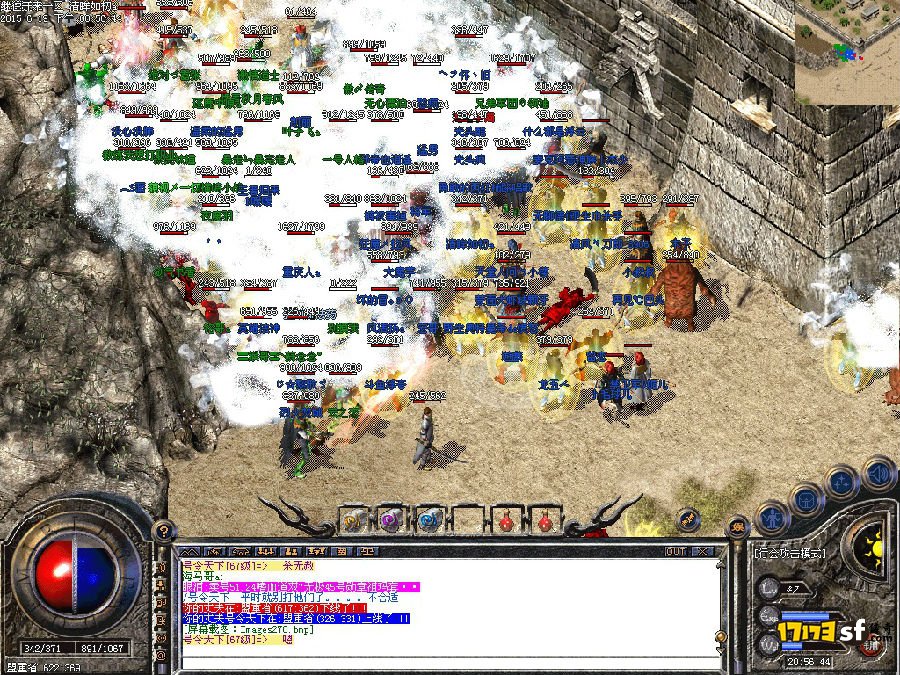900x675 pixels.
Task: Open the skills sparkle round button
Action: 844,480
